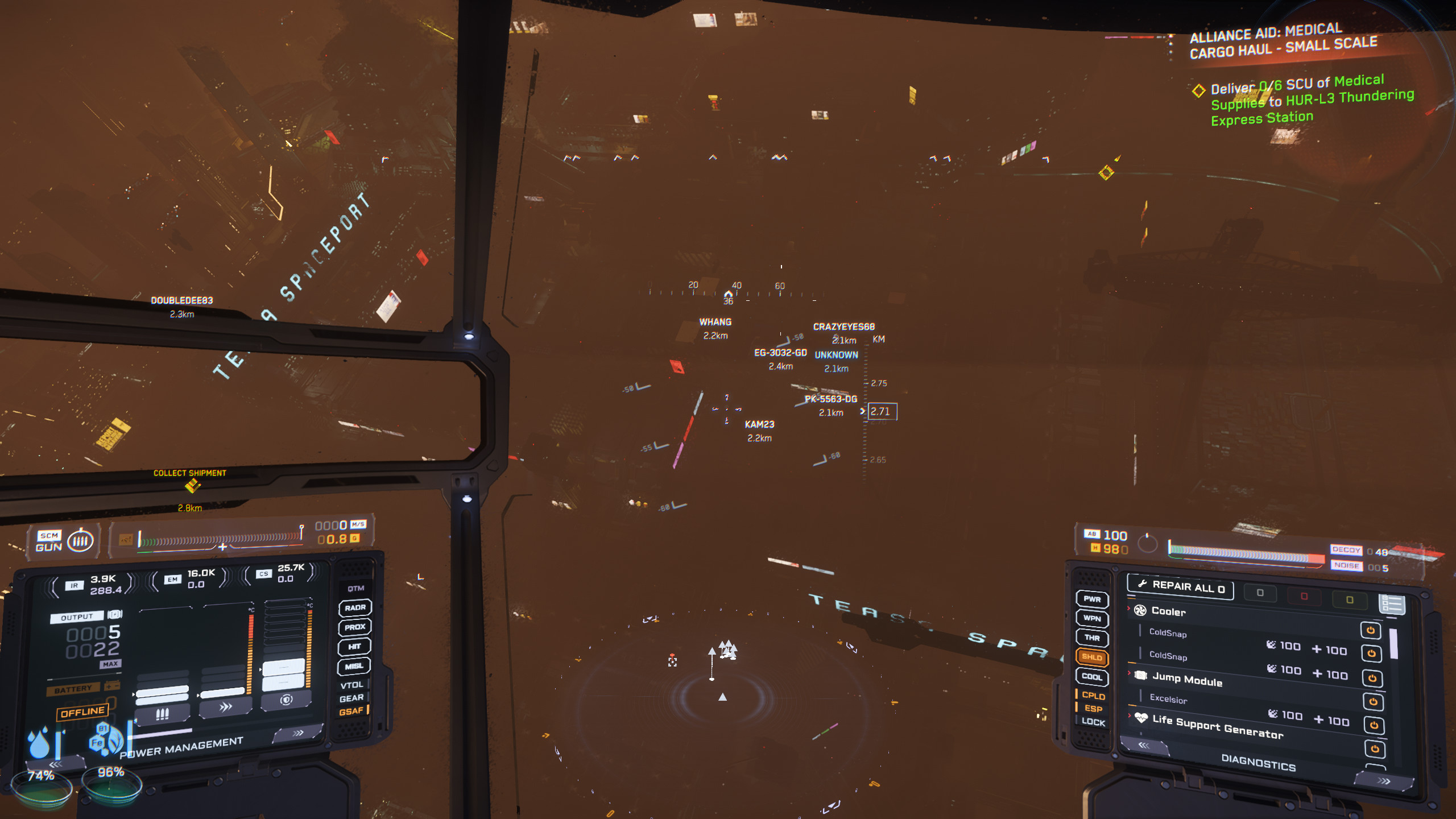Open the list view icon in Diagnostics
Screen dimensions: 1456x819
coord(1391,604)
